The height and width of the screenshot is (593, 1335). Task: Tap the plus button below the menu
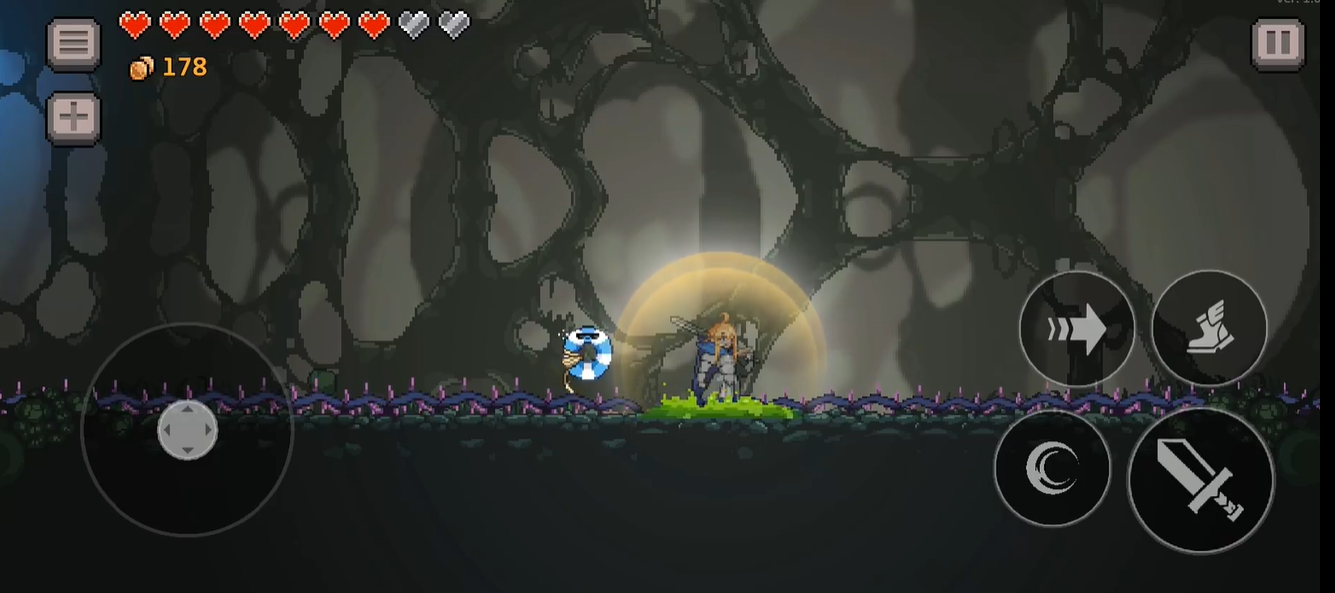[74, 118]
